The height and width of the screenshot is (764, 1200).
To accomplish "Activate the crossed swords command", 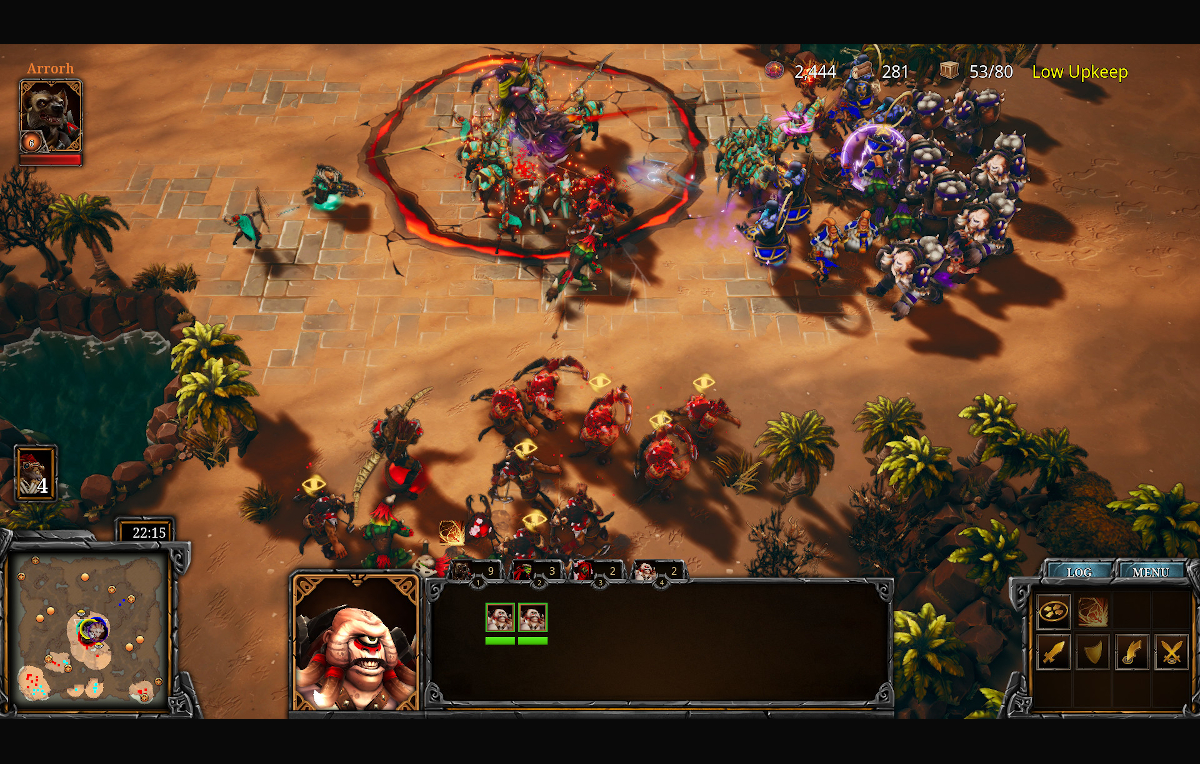I will 1171,652.
